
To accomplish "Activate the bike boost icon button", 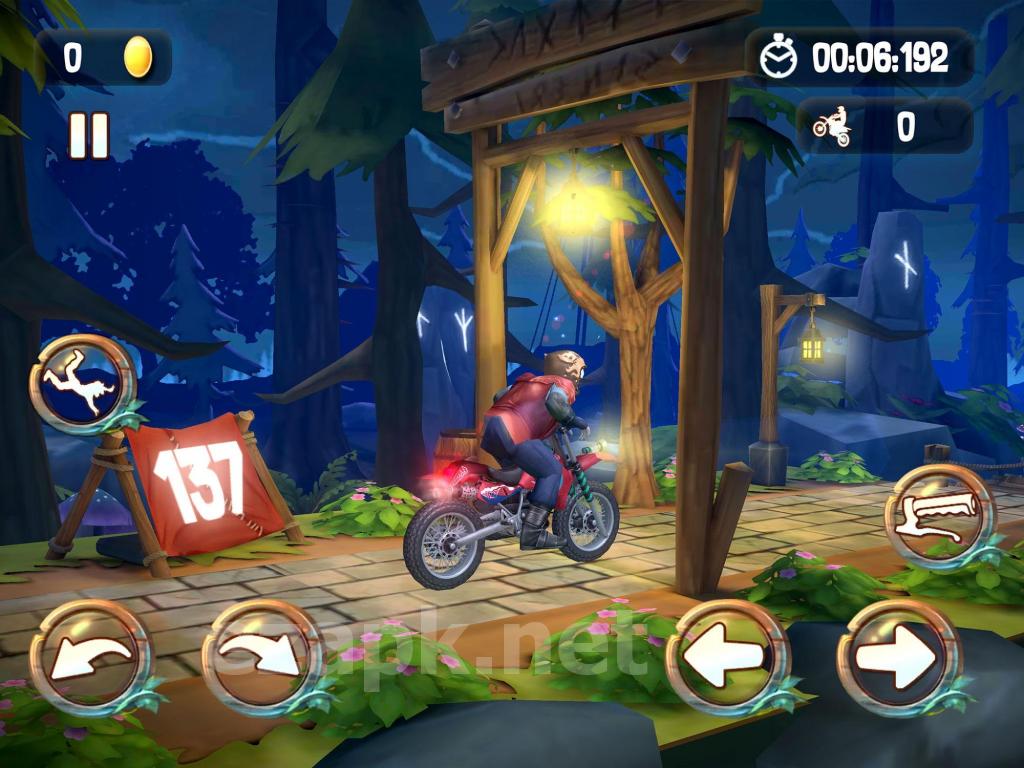I will pos(939,516).
